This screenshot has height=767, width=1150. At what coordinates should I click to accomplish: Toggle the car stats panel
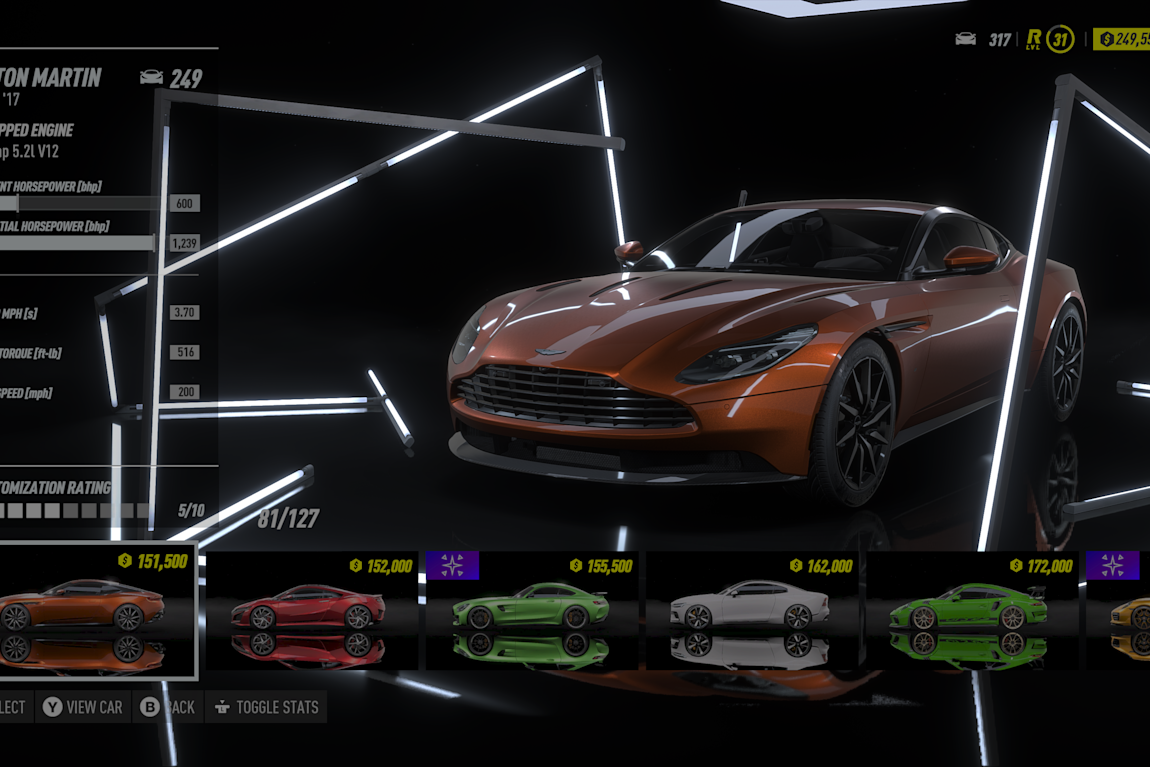coord(266,707)
